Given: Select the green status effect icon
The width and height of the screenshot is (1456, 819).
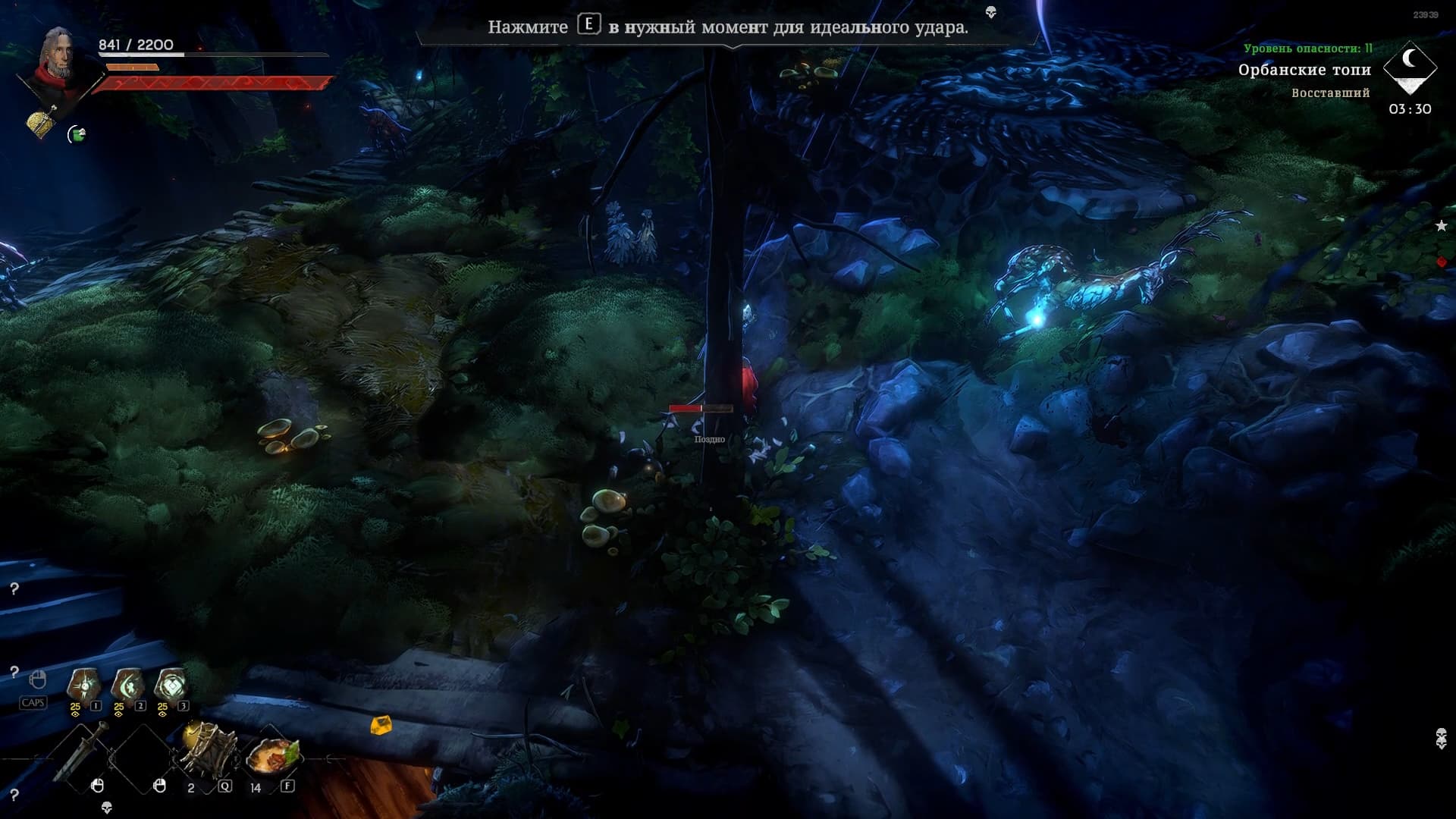Looking at the screenshot, I should coord(77,134).
